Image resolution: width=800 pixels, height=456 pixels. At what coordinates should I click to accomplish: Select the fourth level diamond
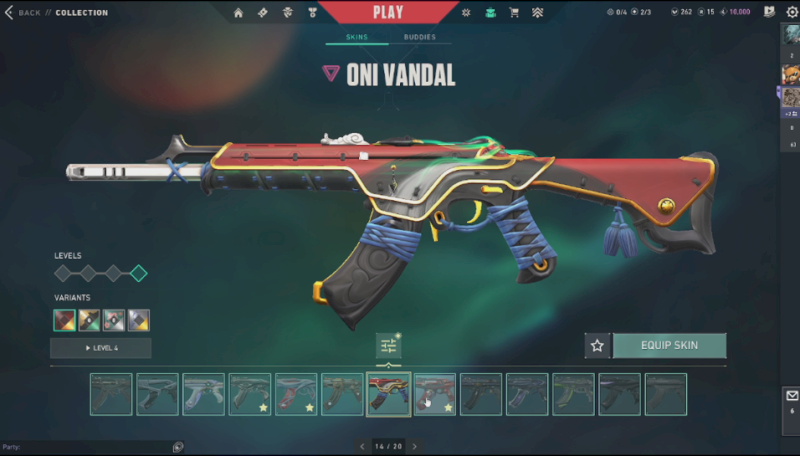pos(138,273)
